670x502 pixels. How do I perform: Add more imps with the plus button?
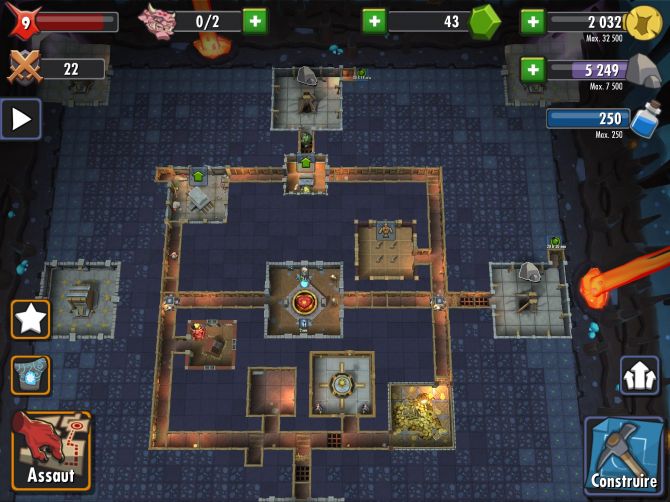pyautogui.click(x=255, y=21)
